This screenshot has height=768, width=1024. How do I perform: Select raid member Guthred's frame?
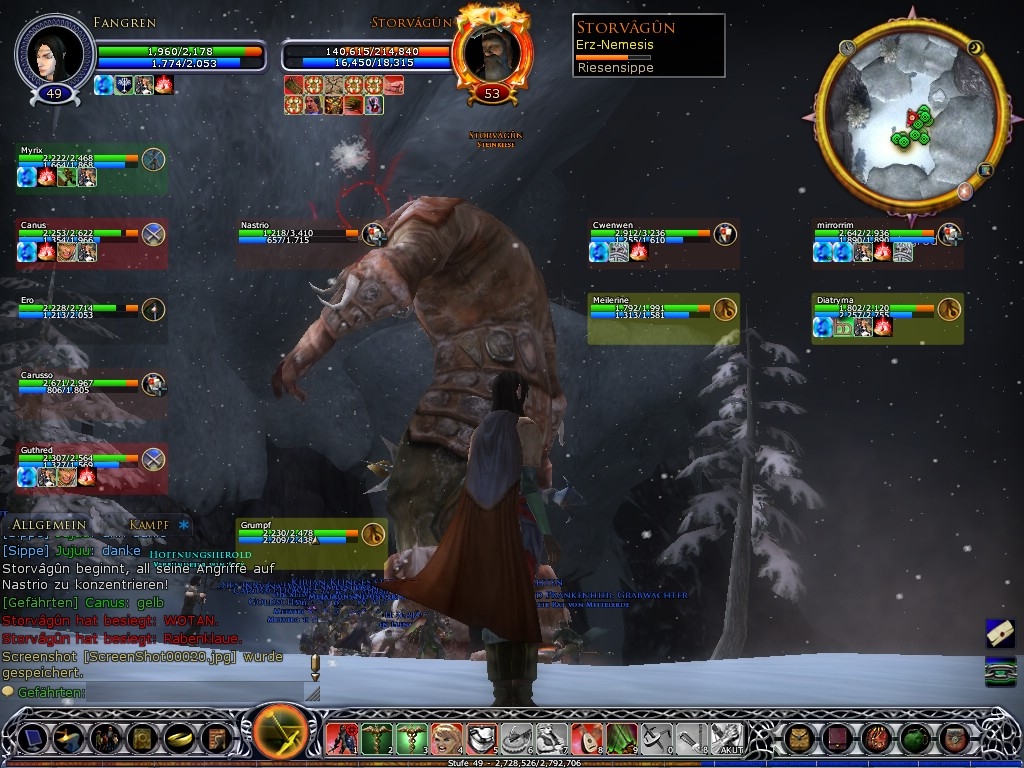pyautogui.click(x=90, y=467)
